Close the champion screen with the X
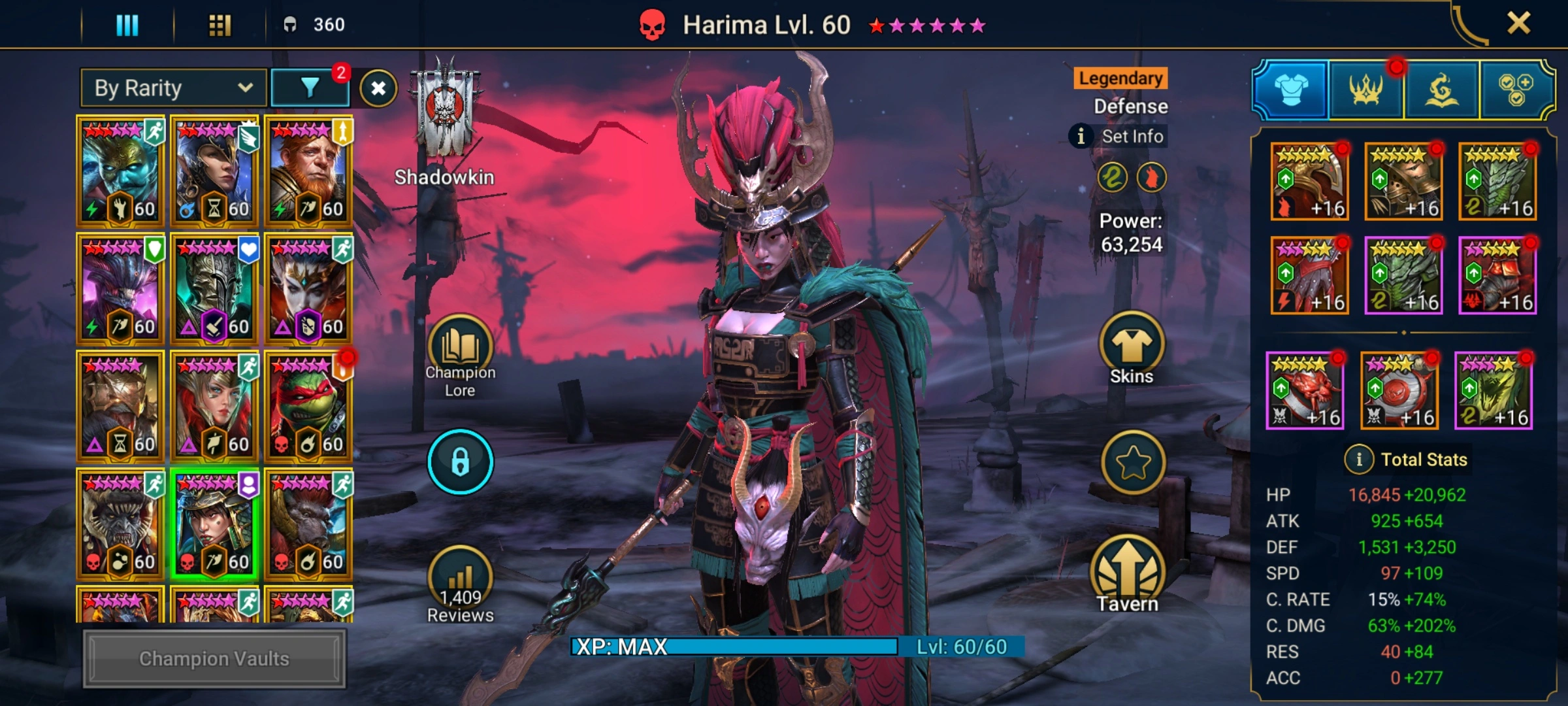This screenshot has height=706, width=1568. click(x=1518, y=24)
